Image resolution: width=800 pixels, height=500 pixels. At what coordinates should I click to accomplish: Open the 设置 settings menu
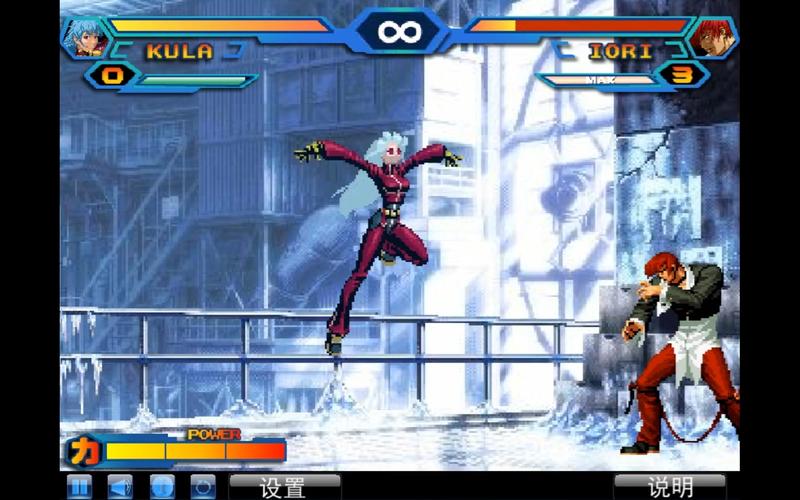[x=284, y=487]
